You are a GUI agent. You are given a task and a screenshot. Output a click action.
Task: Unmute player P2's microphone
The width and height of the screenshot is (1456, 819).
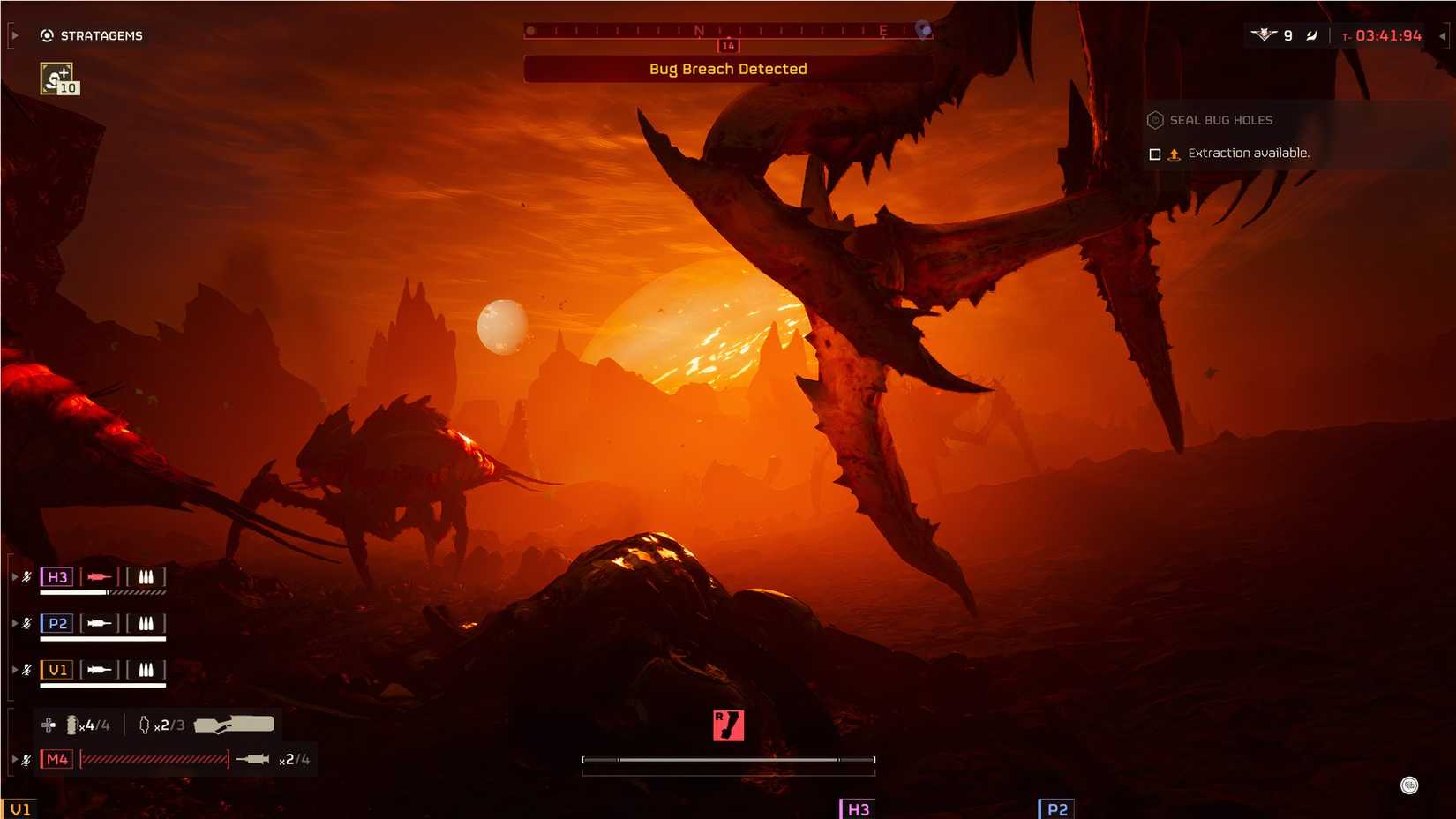26,623
